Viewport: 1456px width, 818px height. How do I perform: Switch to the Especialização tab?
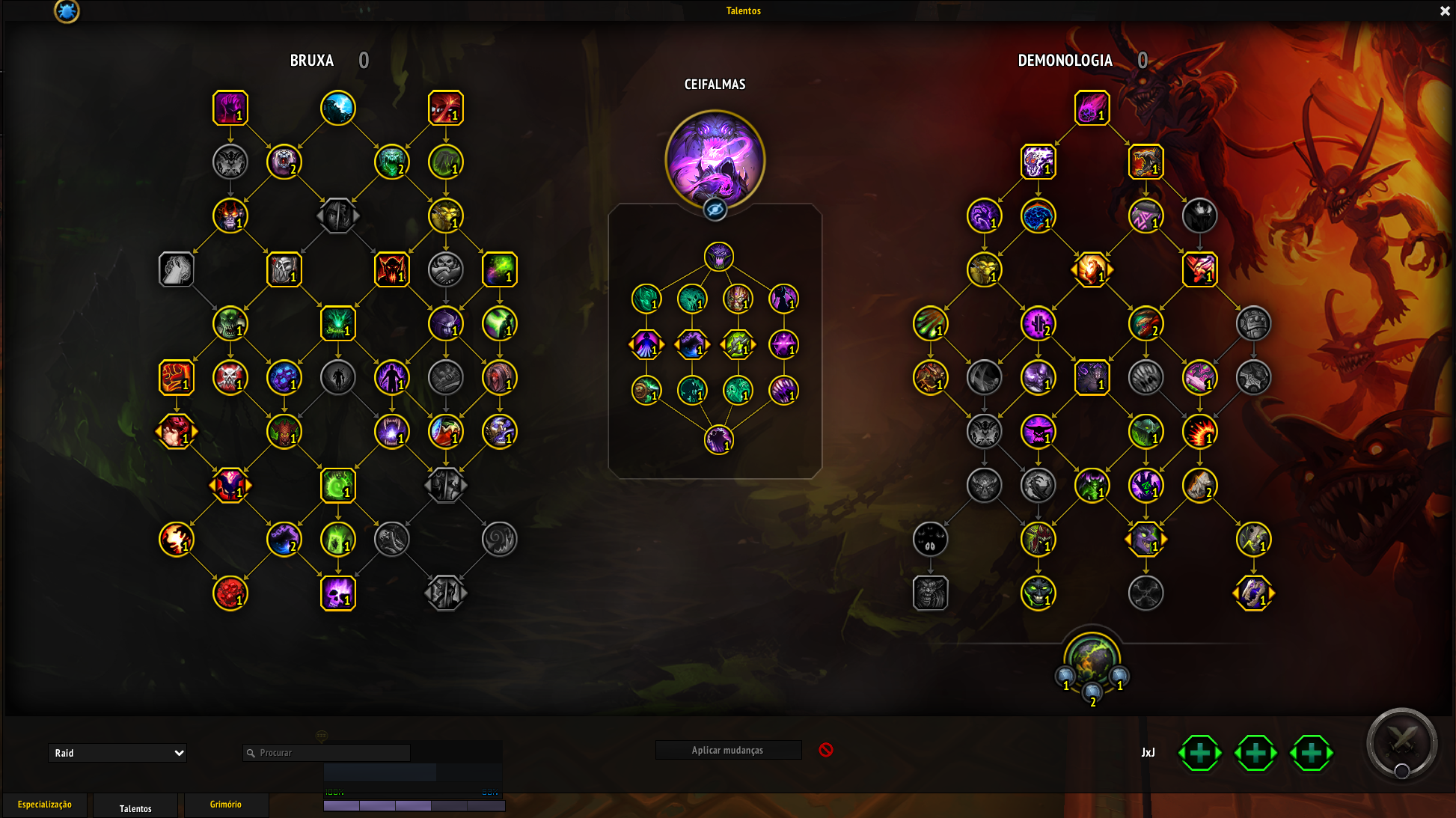point(45,805)
